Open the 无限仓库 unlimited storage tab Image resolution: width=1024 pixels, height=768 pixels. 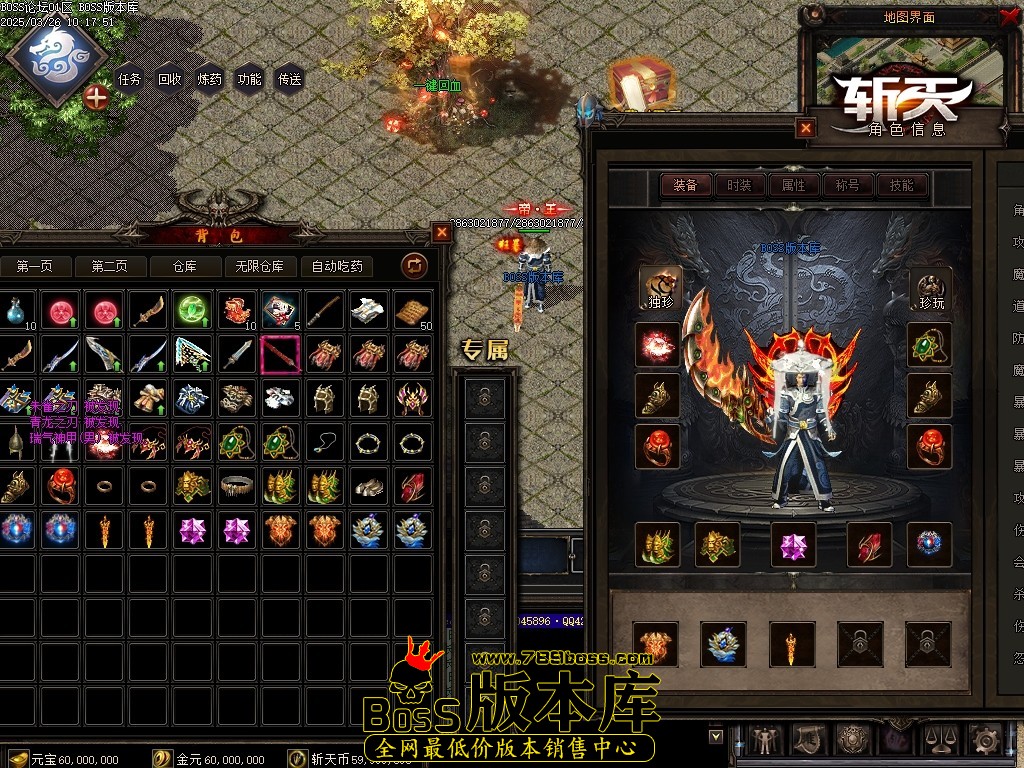(x=260, y=266)
